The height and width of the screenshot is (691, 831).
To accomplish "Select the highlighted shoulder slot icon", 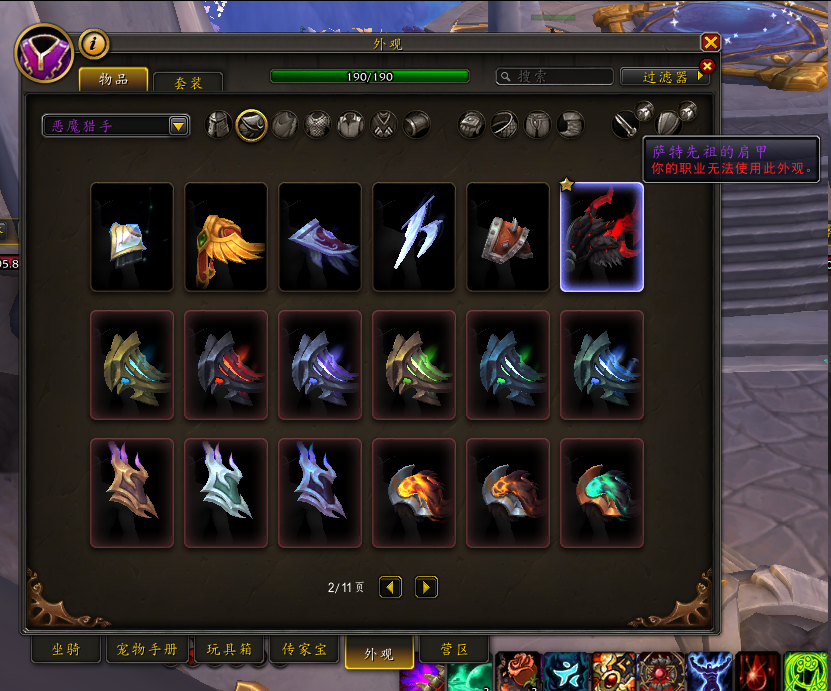I will pos(251,125).
